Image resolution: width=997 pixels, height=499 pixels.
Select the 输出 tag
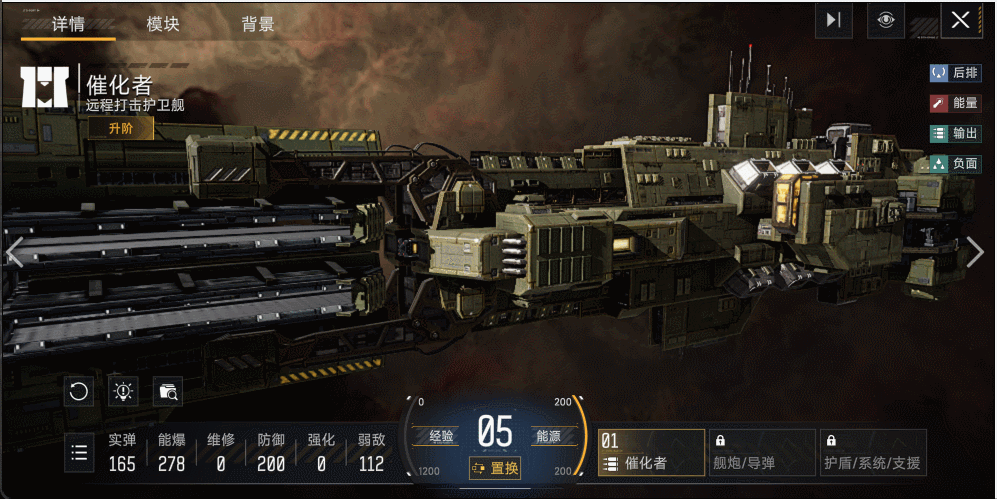tap(955, 133)
